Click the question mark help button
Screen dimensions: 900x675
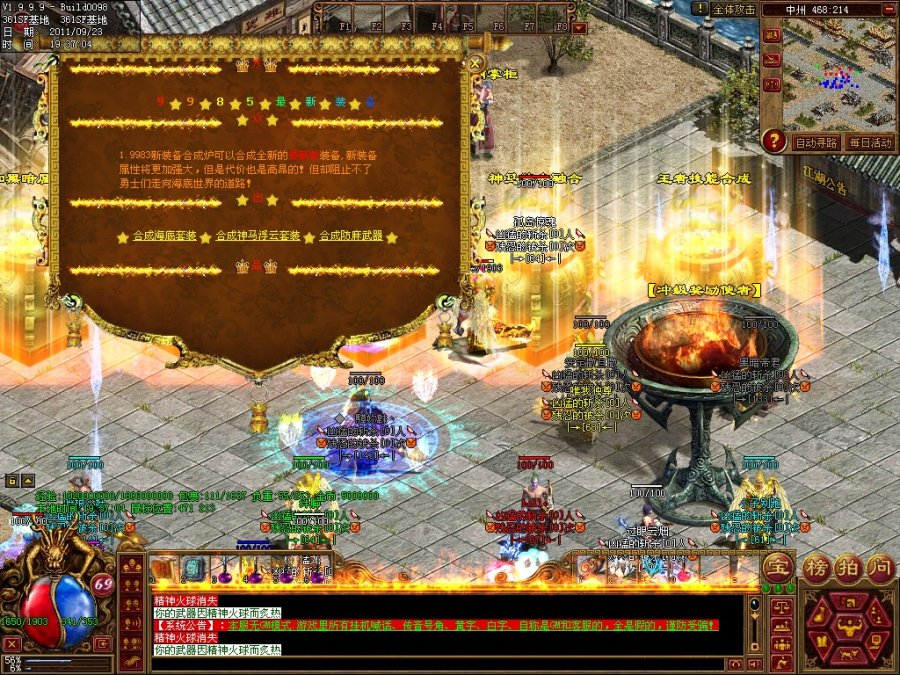773,142
